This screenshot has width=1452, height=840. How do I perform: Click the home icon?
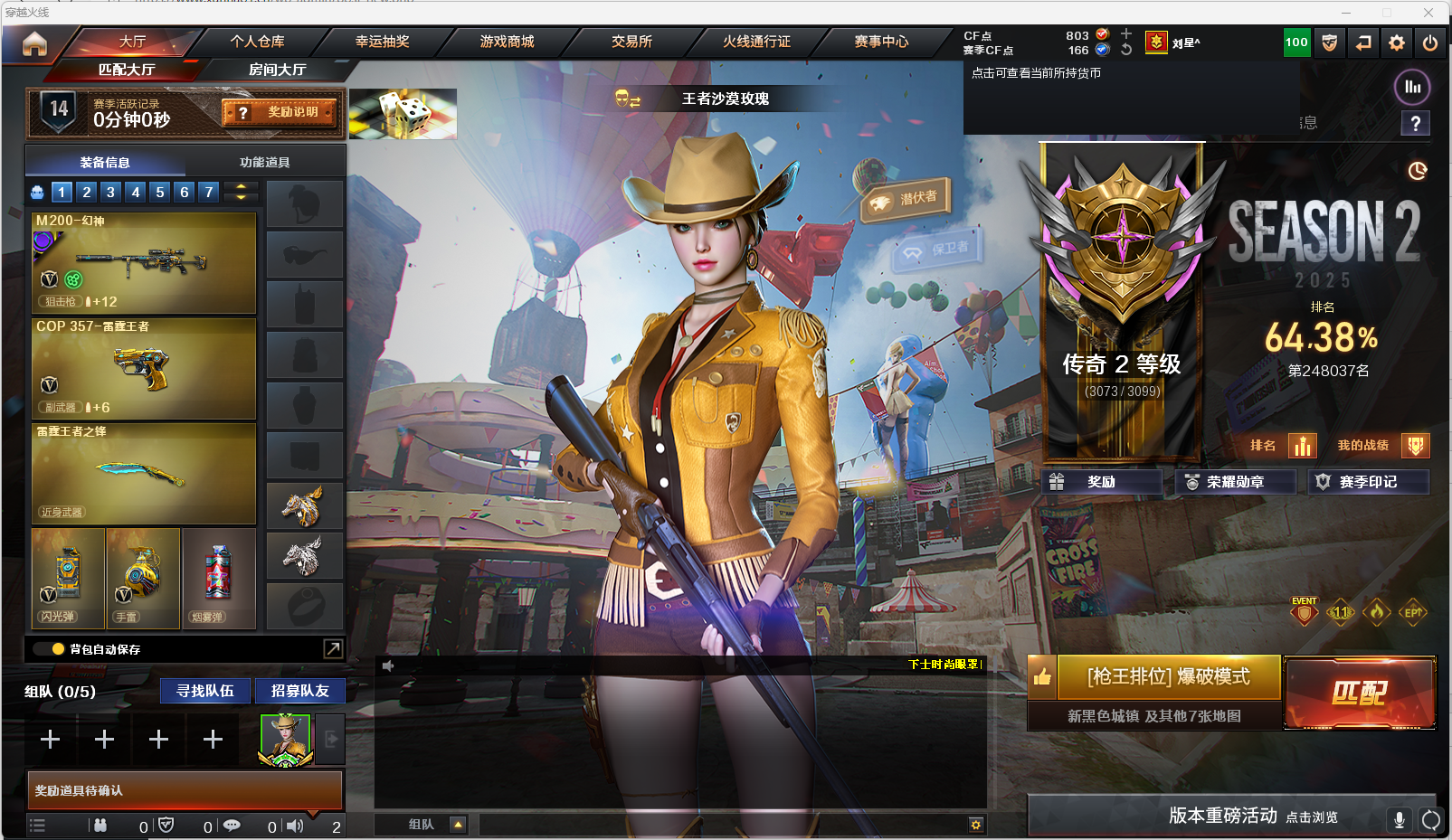click(34, 43)
